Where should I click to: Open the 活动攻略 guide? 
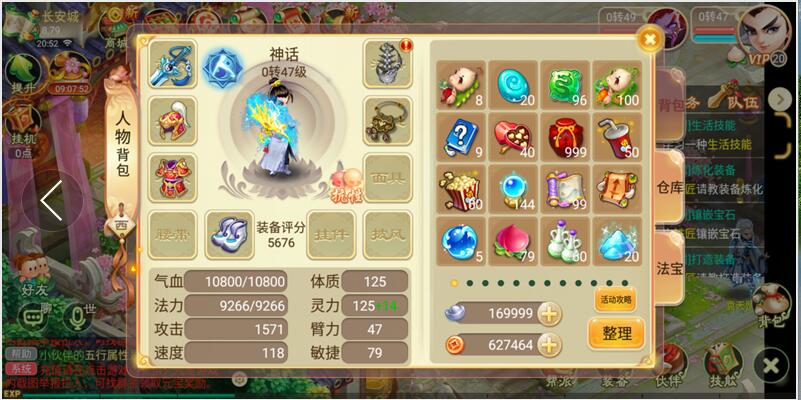click(x=615, y=300)
